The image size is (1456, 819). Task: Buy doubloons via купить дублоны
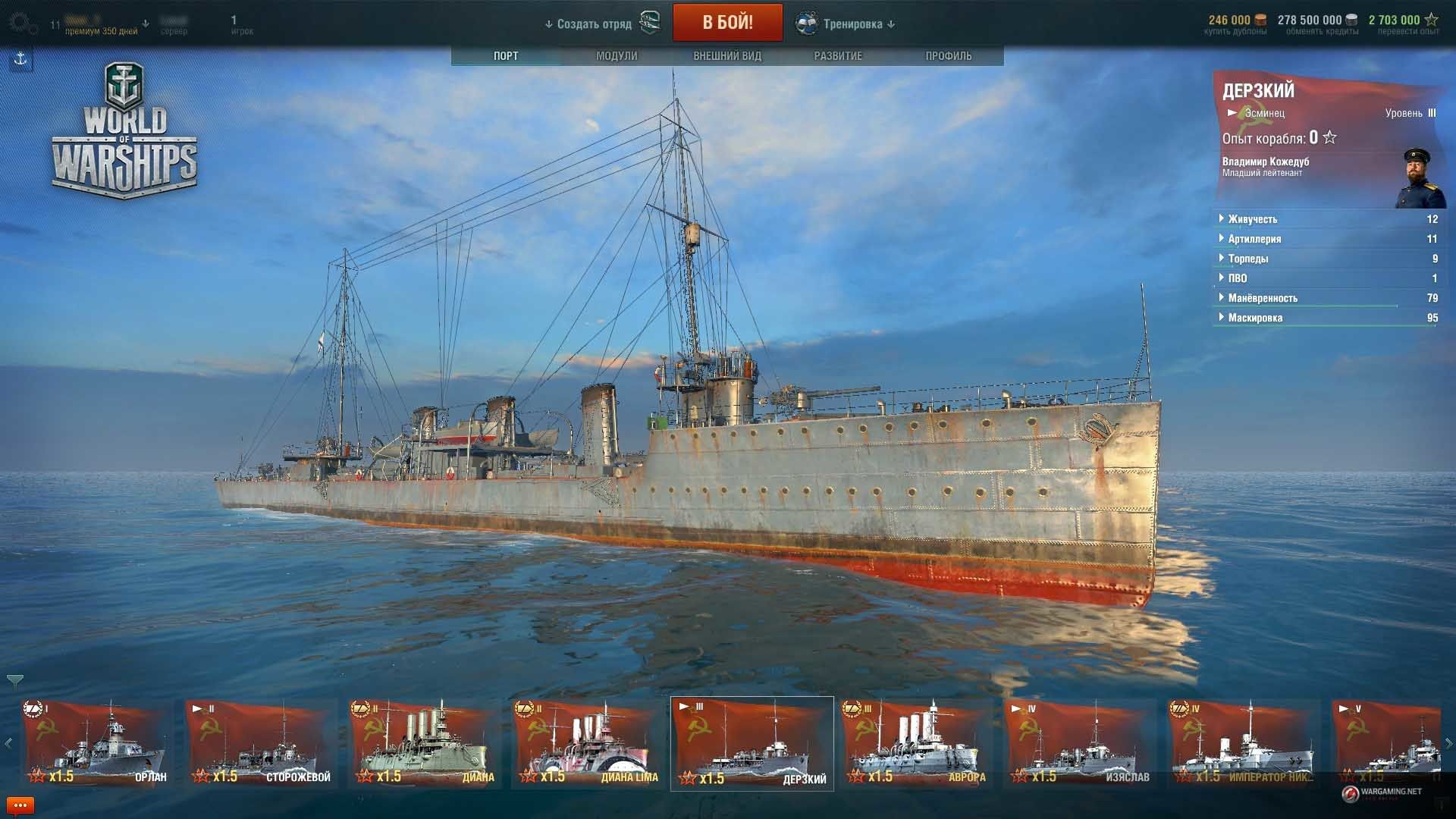pyautogui.click(x=1235, y=31)
